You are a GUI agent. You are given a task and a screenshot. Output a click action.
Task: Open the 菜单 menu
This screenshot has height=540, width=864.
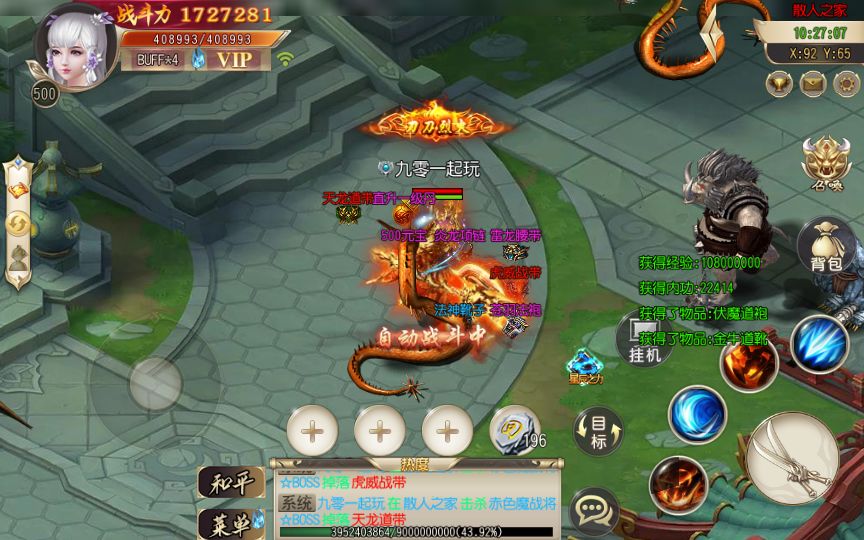click(x=231, y=522)
